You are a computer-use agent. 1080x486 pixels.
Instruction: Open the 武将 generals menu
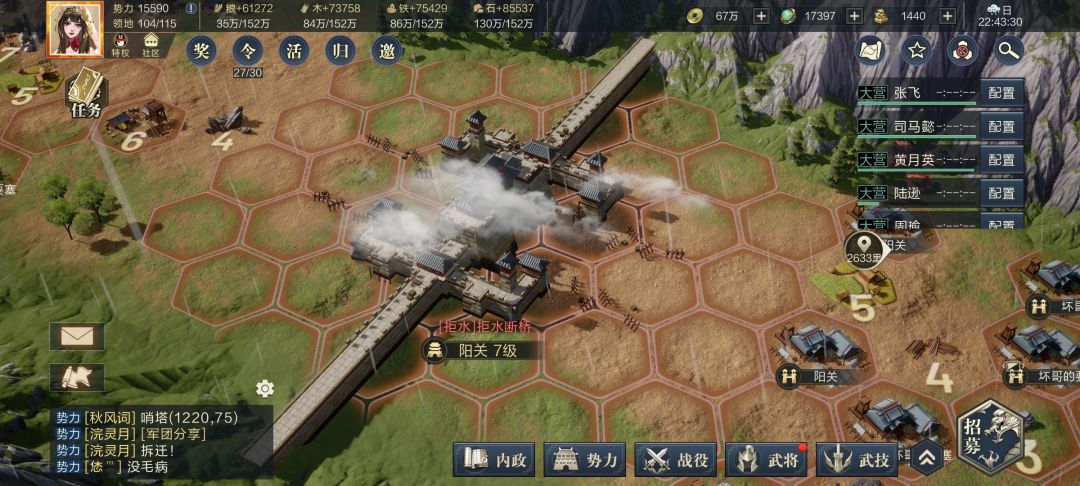[x=767, y=461]
